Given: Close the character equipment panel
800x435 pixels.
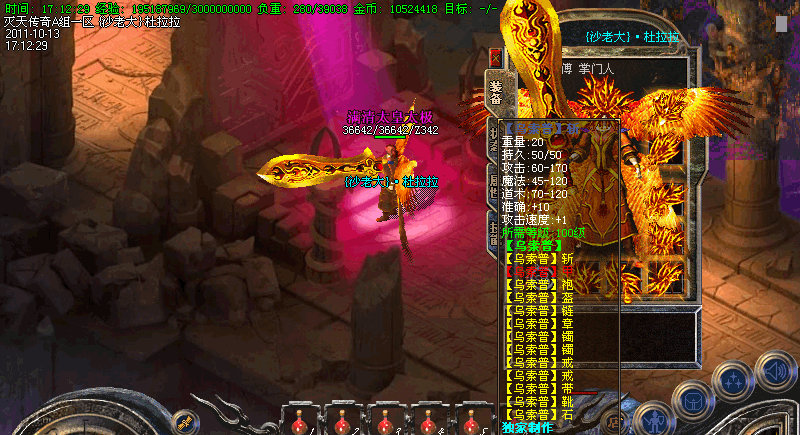Looking at the screenshot, I should point(495,58).
